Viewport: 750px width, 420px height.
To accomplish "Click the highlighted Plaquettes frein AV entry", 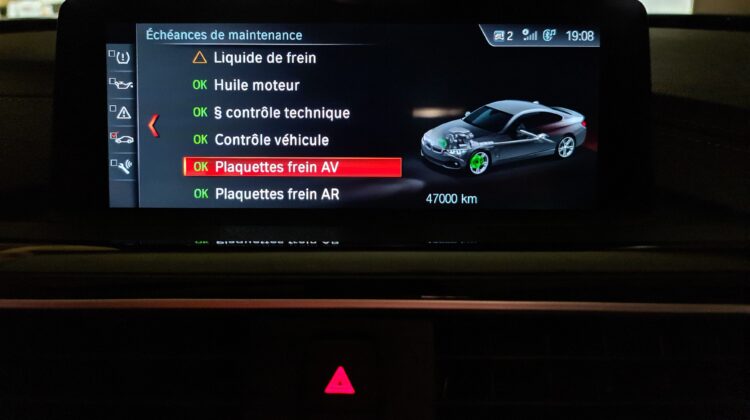I will tap(292, 167).
